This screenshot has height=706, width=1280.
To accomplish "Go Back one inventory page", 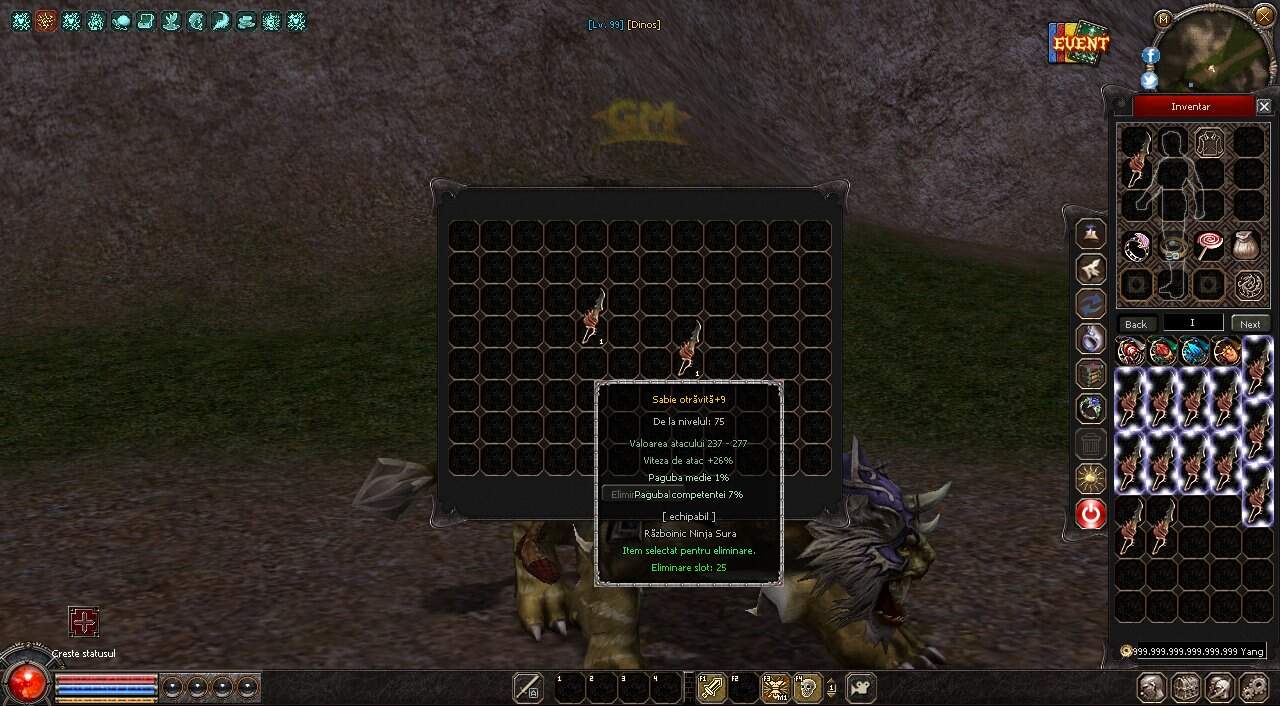I will pos(1136,324).
